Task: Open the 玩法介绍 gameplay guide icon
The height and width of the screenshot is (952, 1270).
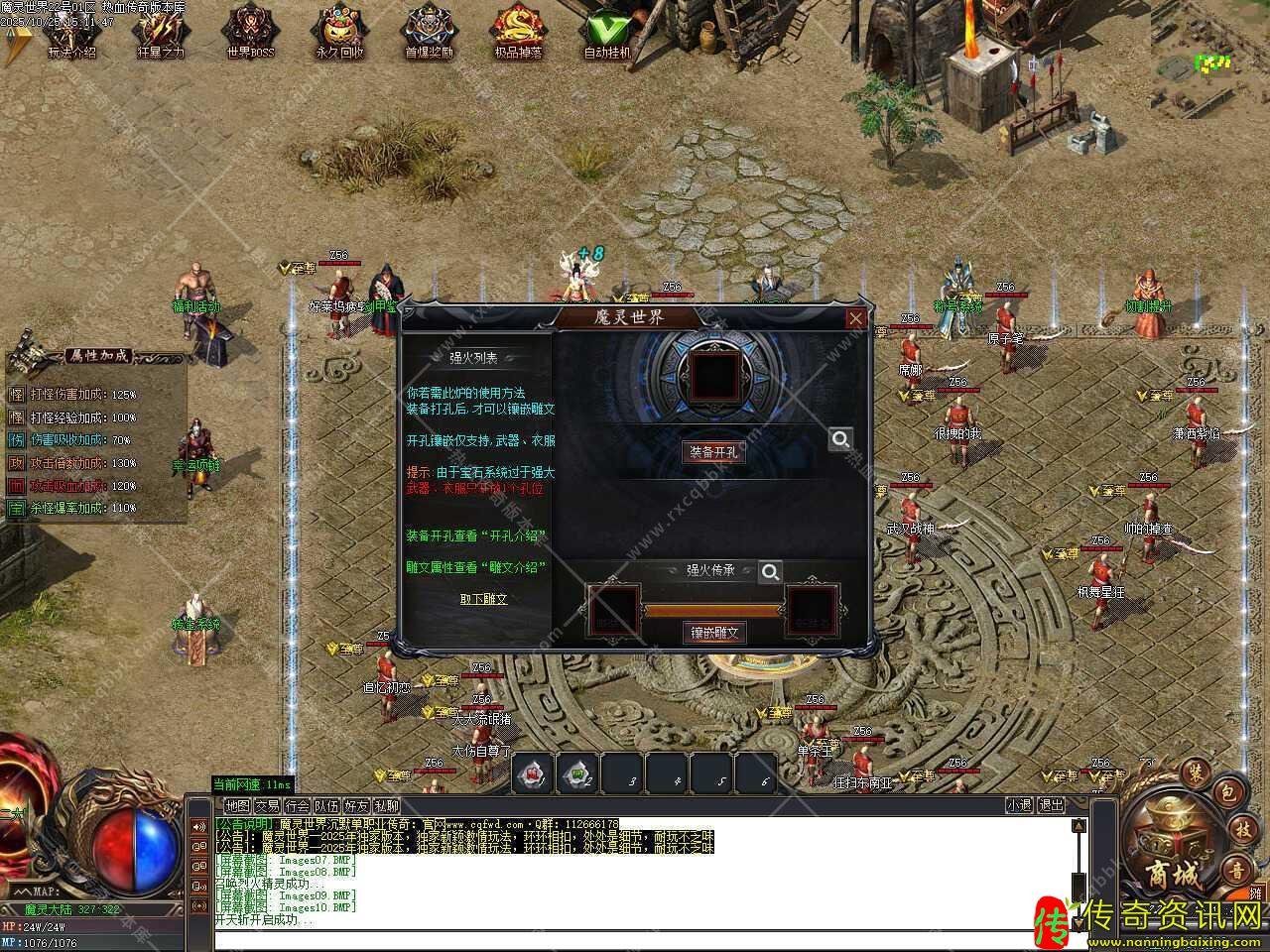Action: [71, 33]
